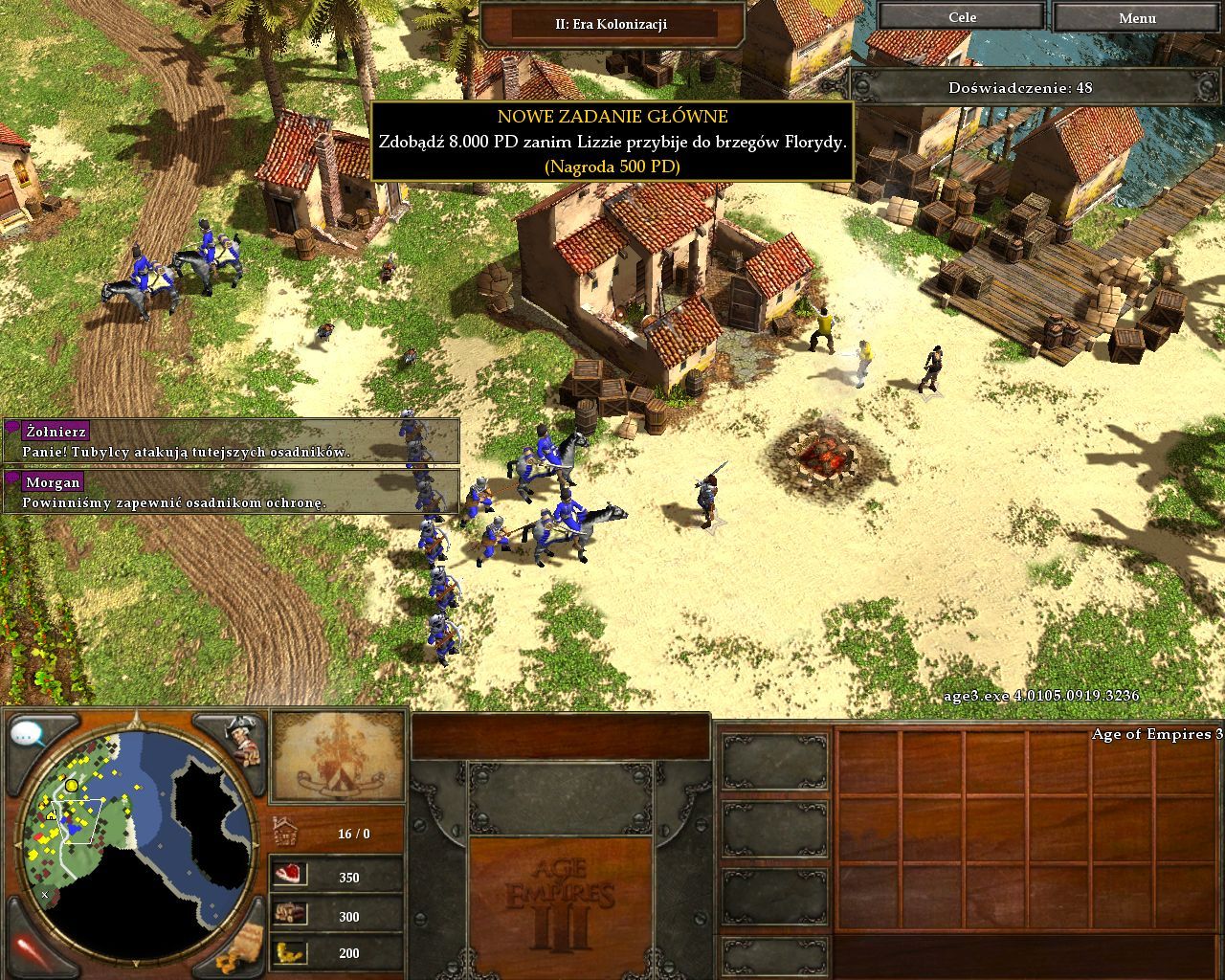
Task: Select the Morgan dialogue message
Action: click(x=232, y=491)
